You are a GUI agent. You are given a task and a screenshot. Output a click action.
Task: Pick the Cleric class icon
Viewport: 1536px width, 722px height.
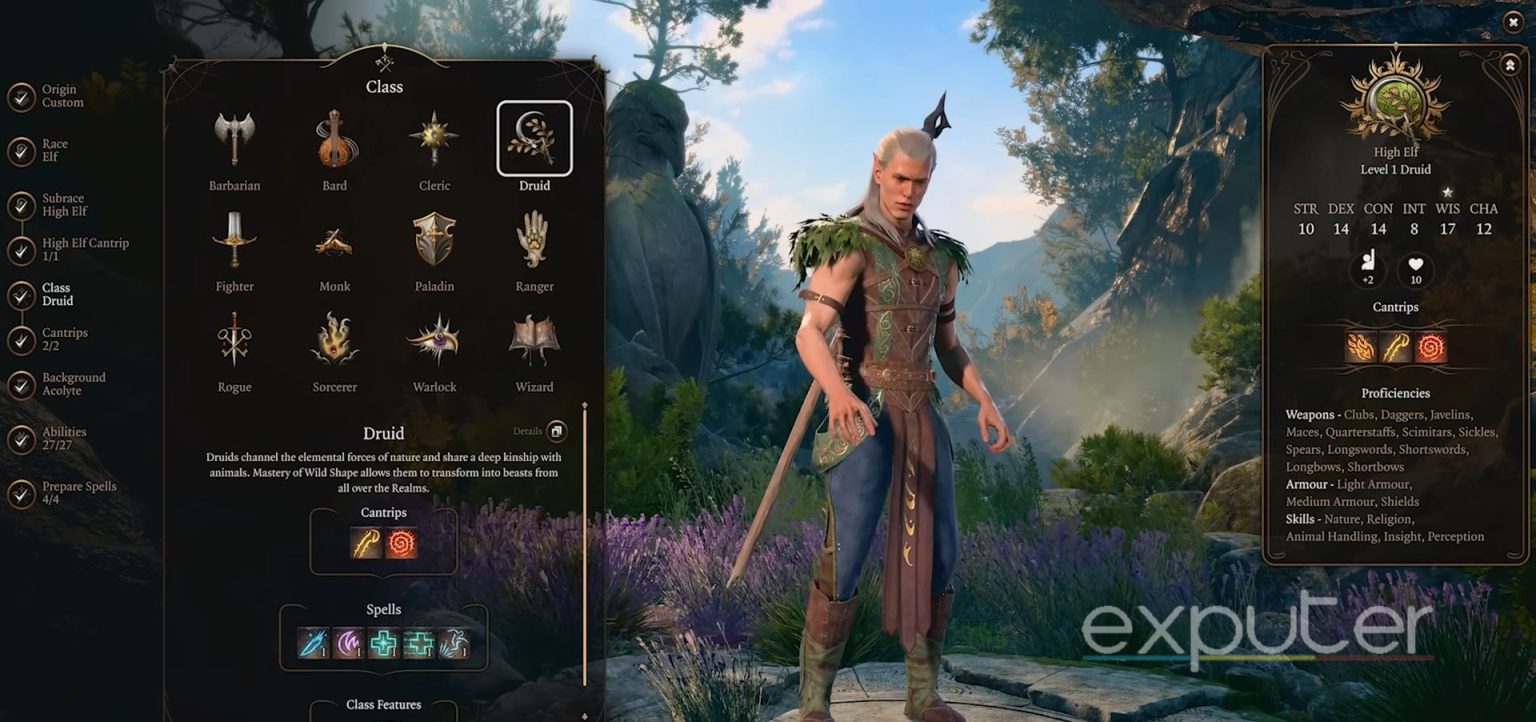click(434, 138)
